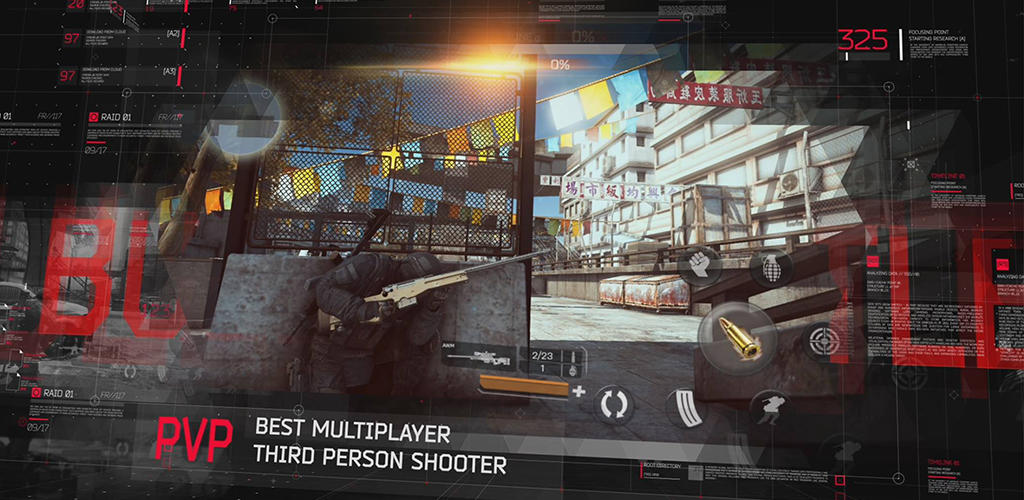The image size is (1024, 500).
Task: Click the circular arrows swap button
Action: pyautogui.click(x=612, y=402)
